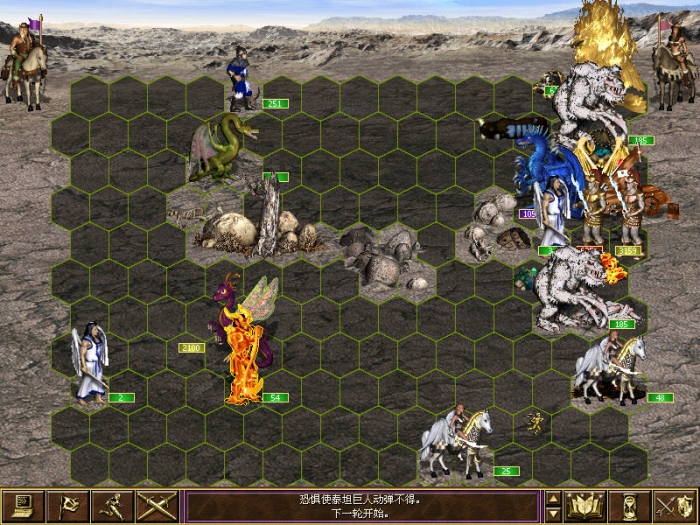Retreat from combat with the running figure button
Screen dimensions: 700x525
[113, 505]
